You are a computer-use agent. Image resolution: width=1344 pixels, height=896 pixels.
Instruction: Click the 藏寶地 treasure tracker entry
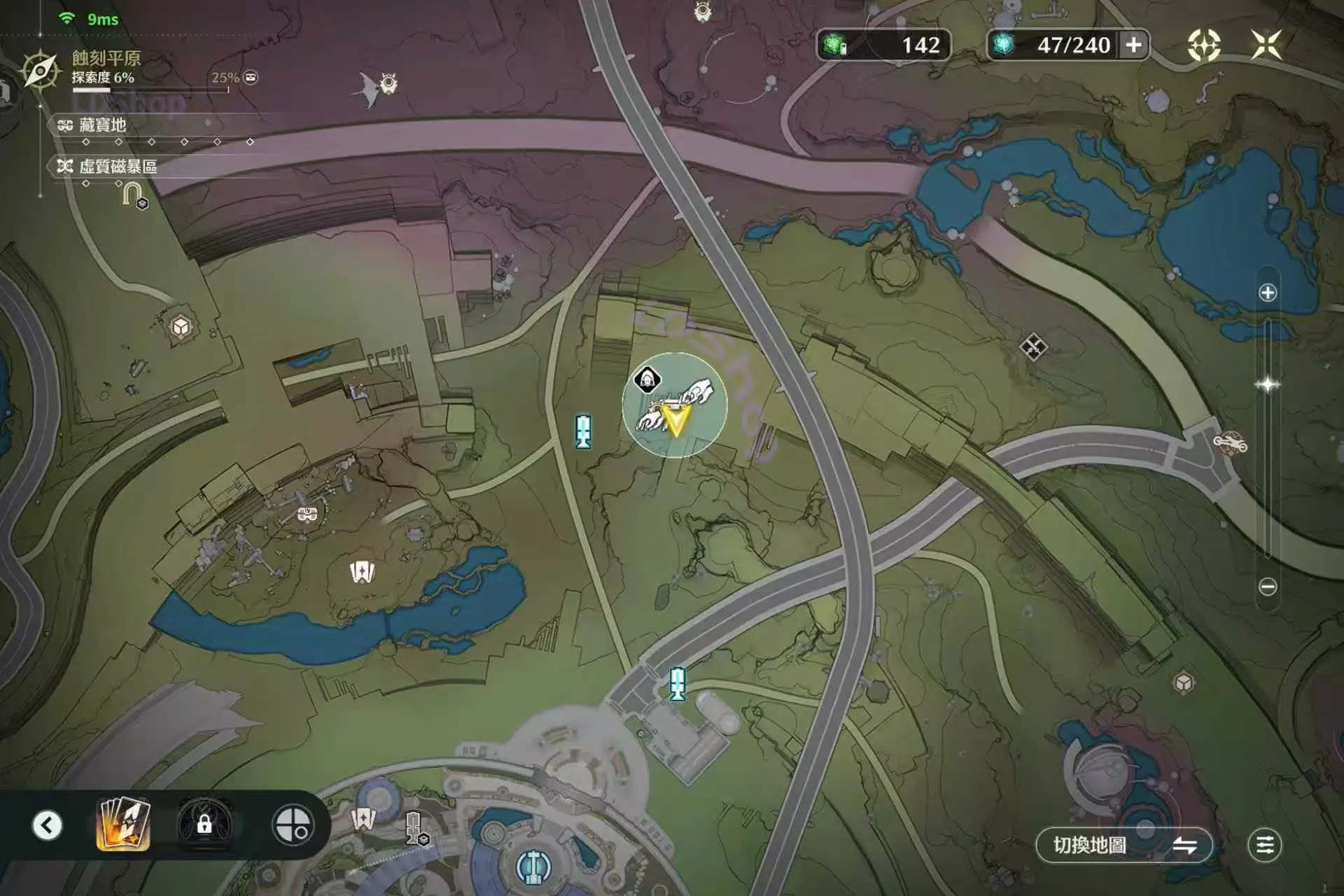(x=102, y=125)
